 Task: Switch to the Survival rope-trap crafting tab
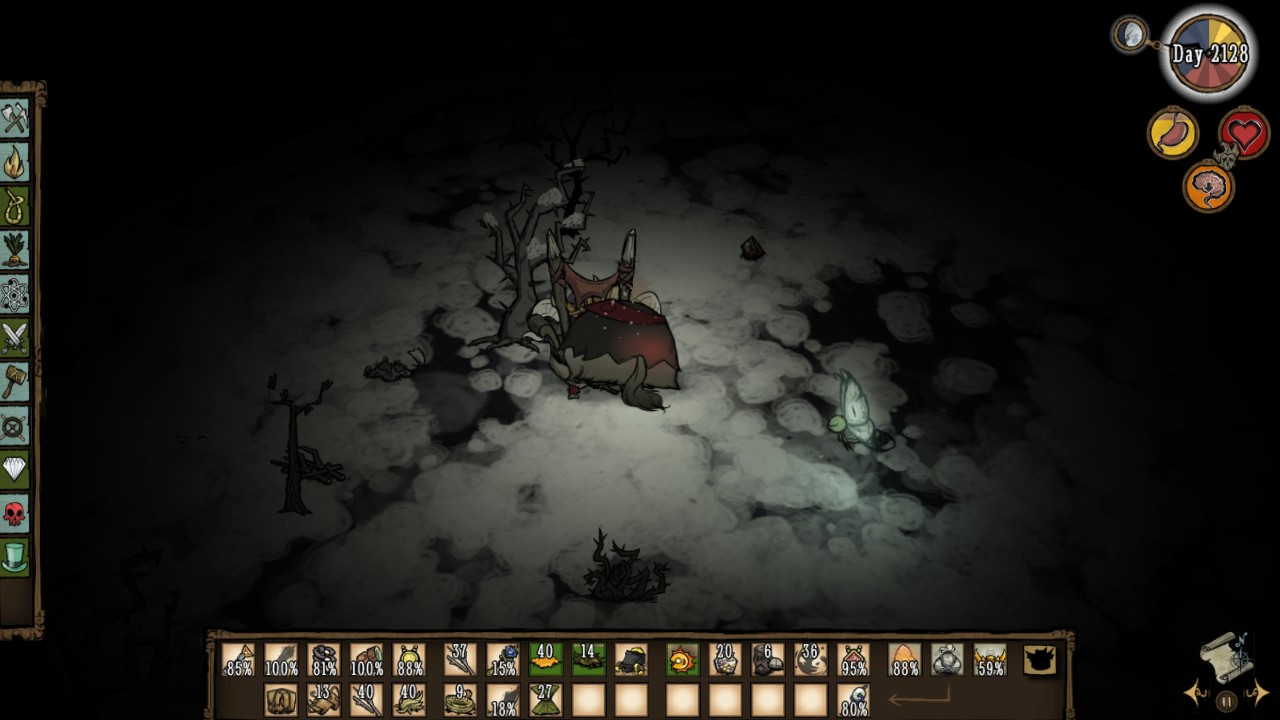[x=14, y=206]
